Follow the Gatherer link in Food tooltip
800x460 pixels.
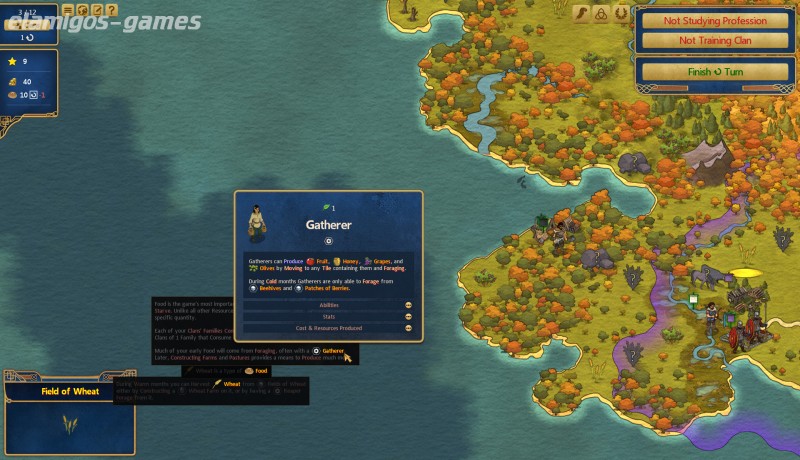pos(333,351)
